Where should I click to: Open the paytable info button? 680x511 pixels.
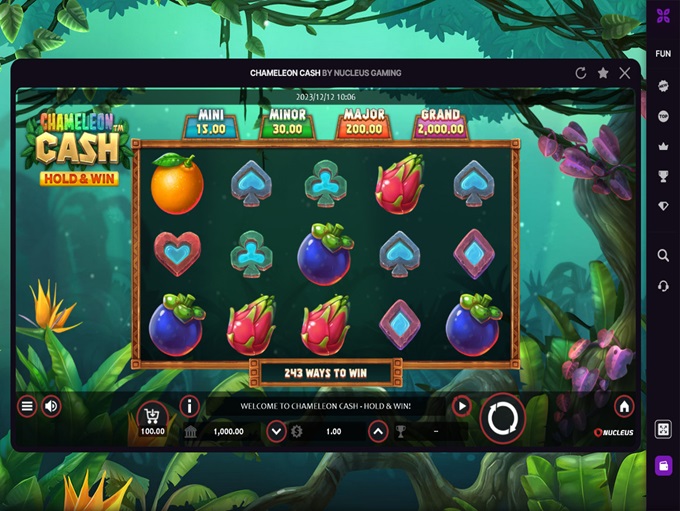tap(189, 405)
